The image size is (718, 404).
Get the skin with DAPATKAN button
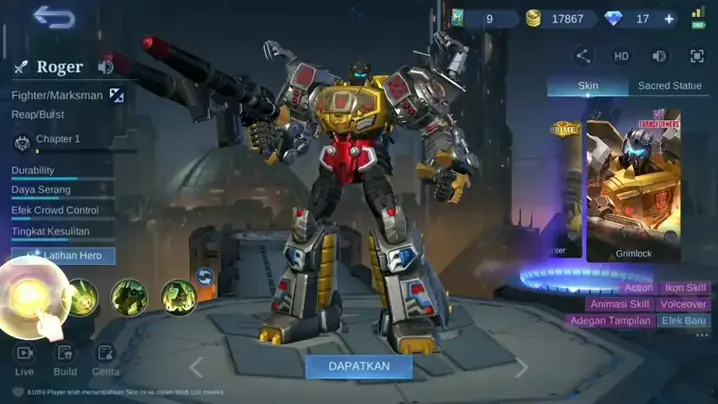[358, 366]
